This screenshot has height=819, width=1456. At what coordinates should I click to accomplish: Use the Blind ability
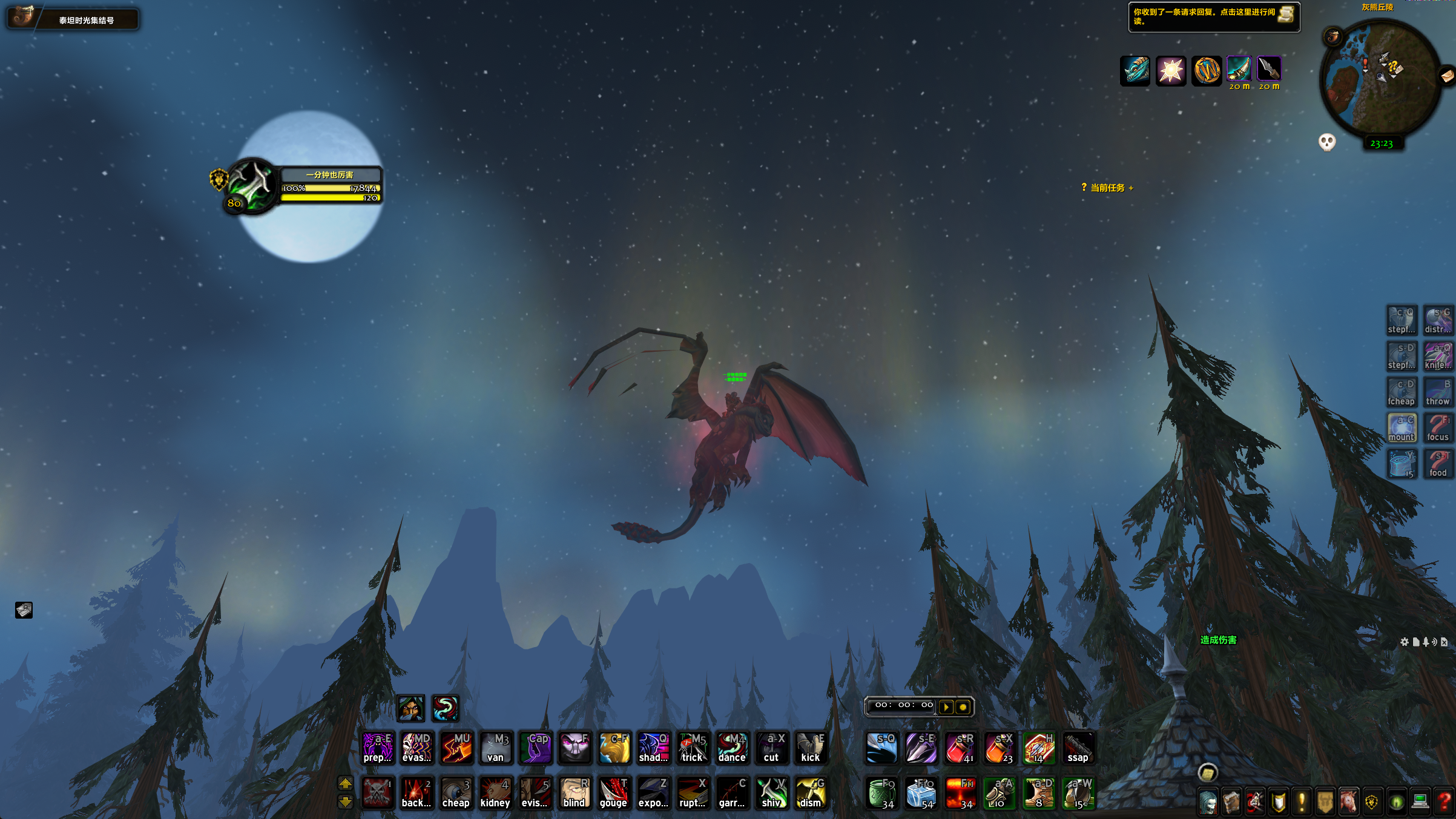(574, 793)
